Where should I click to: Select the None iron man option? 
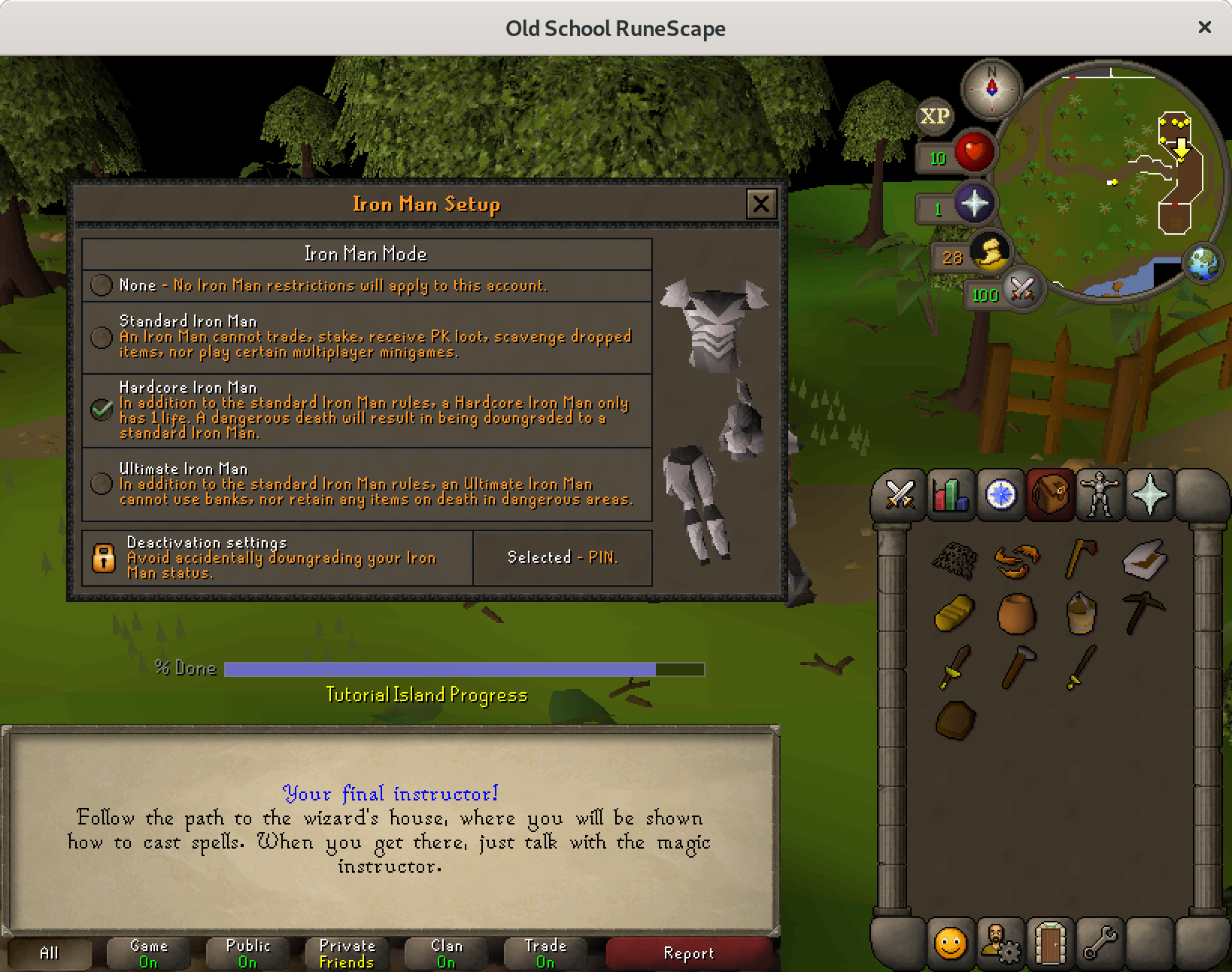point(102,285)
